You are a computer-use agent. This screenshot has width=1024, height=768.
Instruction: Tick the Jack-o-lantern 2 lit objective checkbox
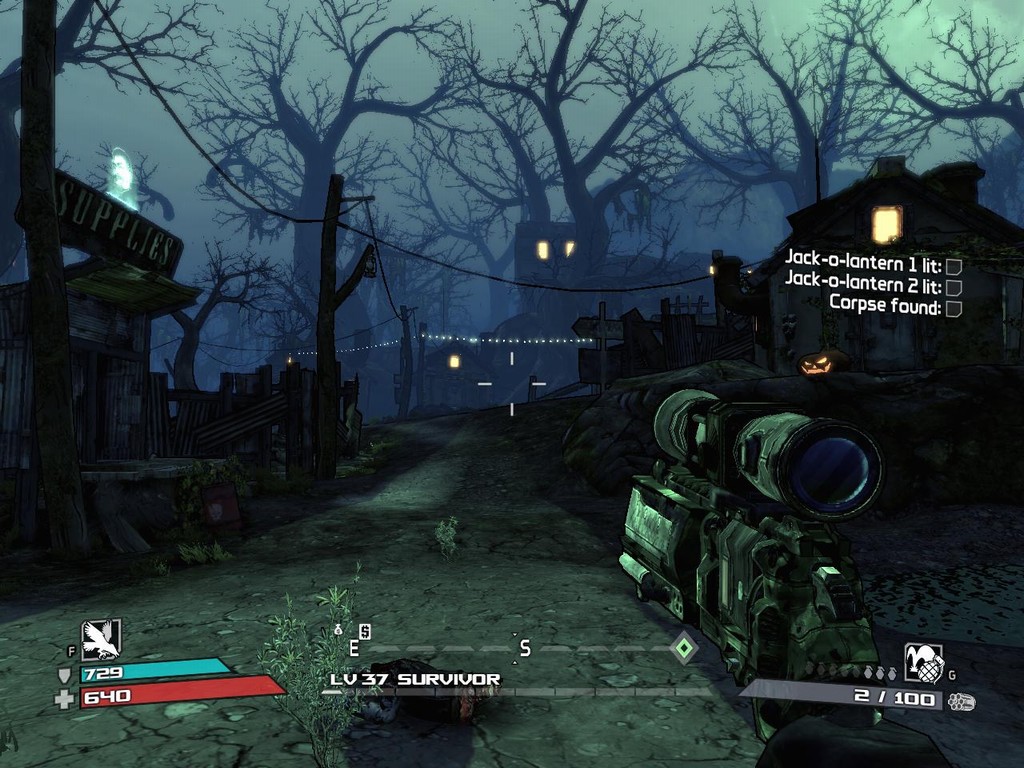(953, 287)
